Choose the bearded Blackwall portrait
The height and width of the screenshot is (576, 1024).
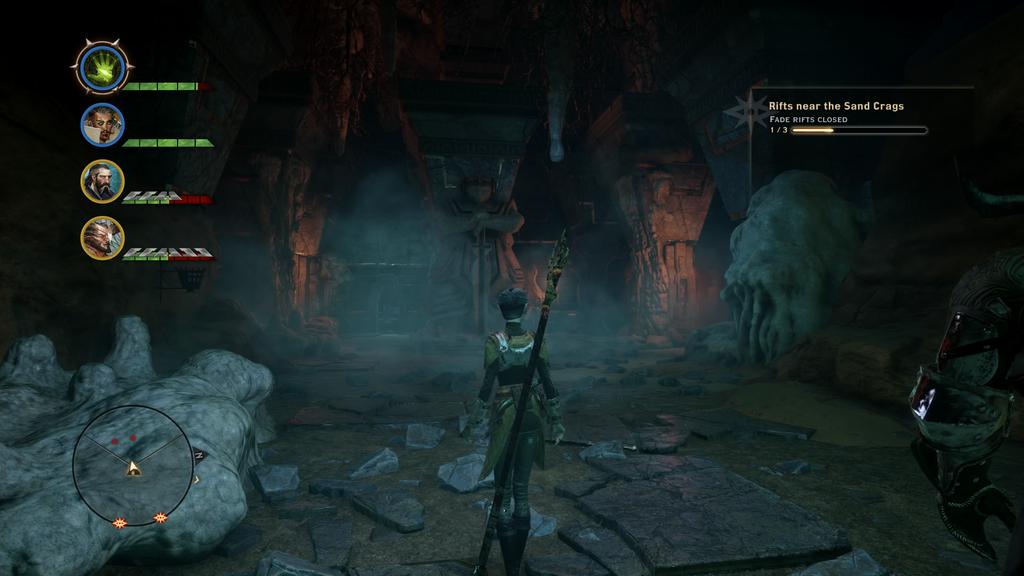[x=102, y=181]
